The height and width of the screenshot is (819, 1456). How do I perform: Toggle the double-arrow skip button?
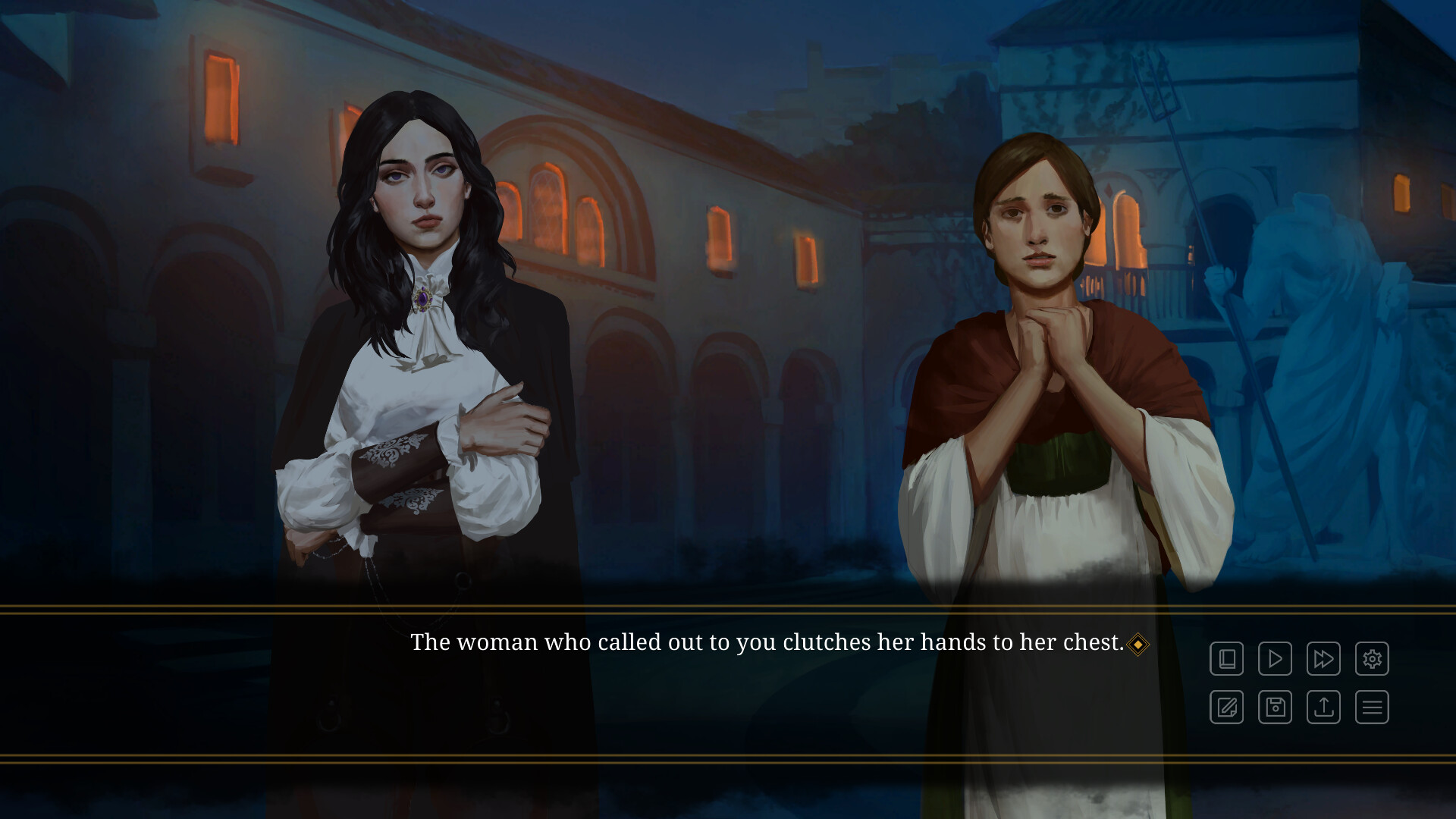click(x=1323, y=659)
